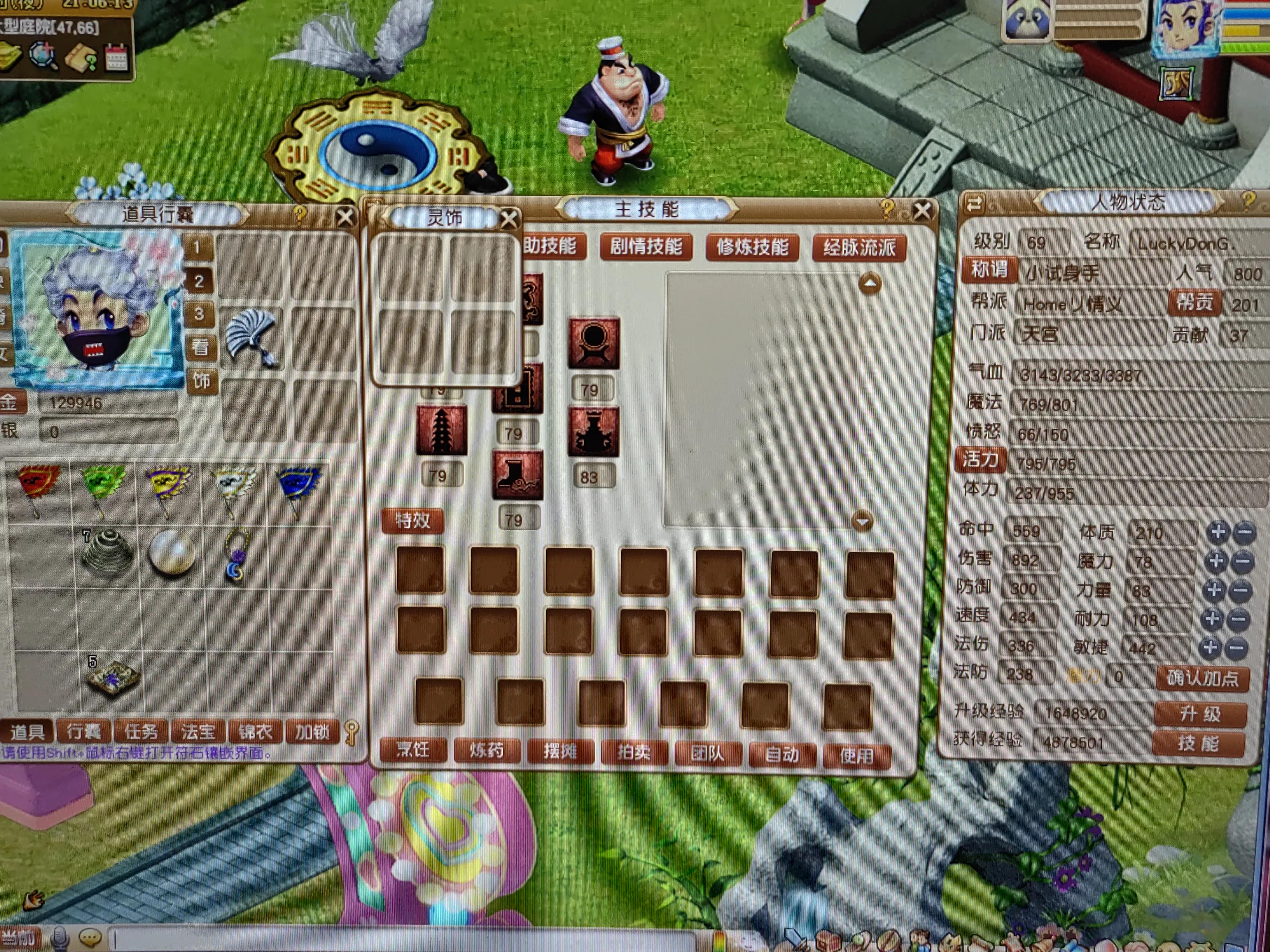Open the 烹饪 cooking skill
The width and height of the screenshot is (1270, 952).
point(413,749)
